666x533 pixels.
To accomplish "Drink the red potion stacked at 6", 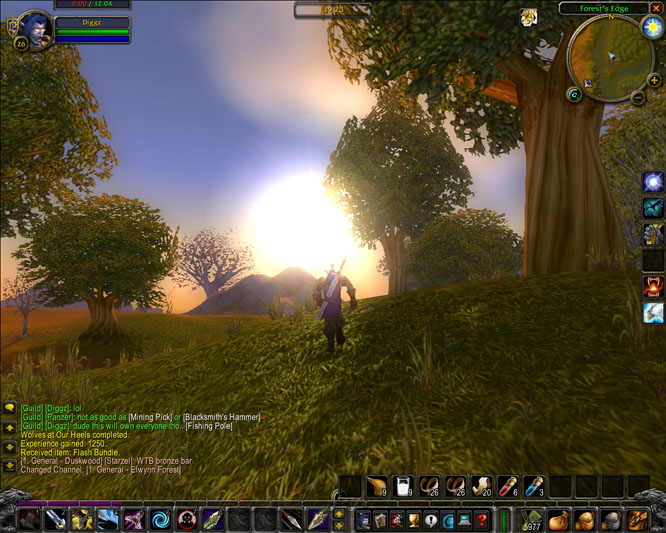I will pos(507,487).
